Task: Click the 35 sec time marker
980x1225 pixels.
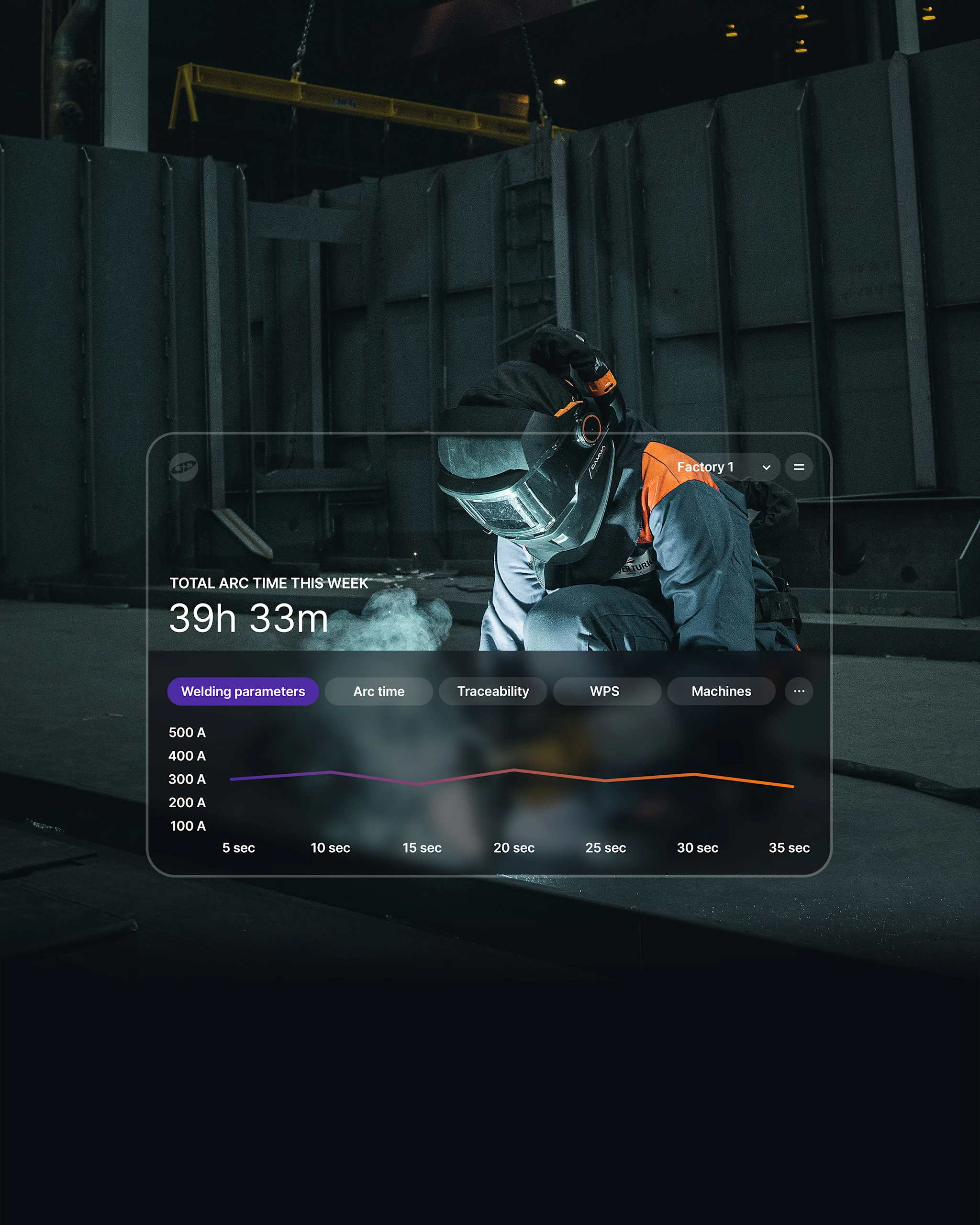Action: pyautogui.click(x=790, y=847)
